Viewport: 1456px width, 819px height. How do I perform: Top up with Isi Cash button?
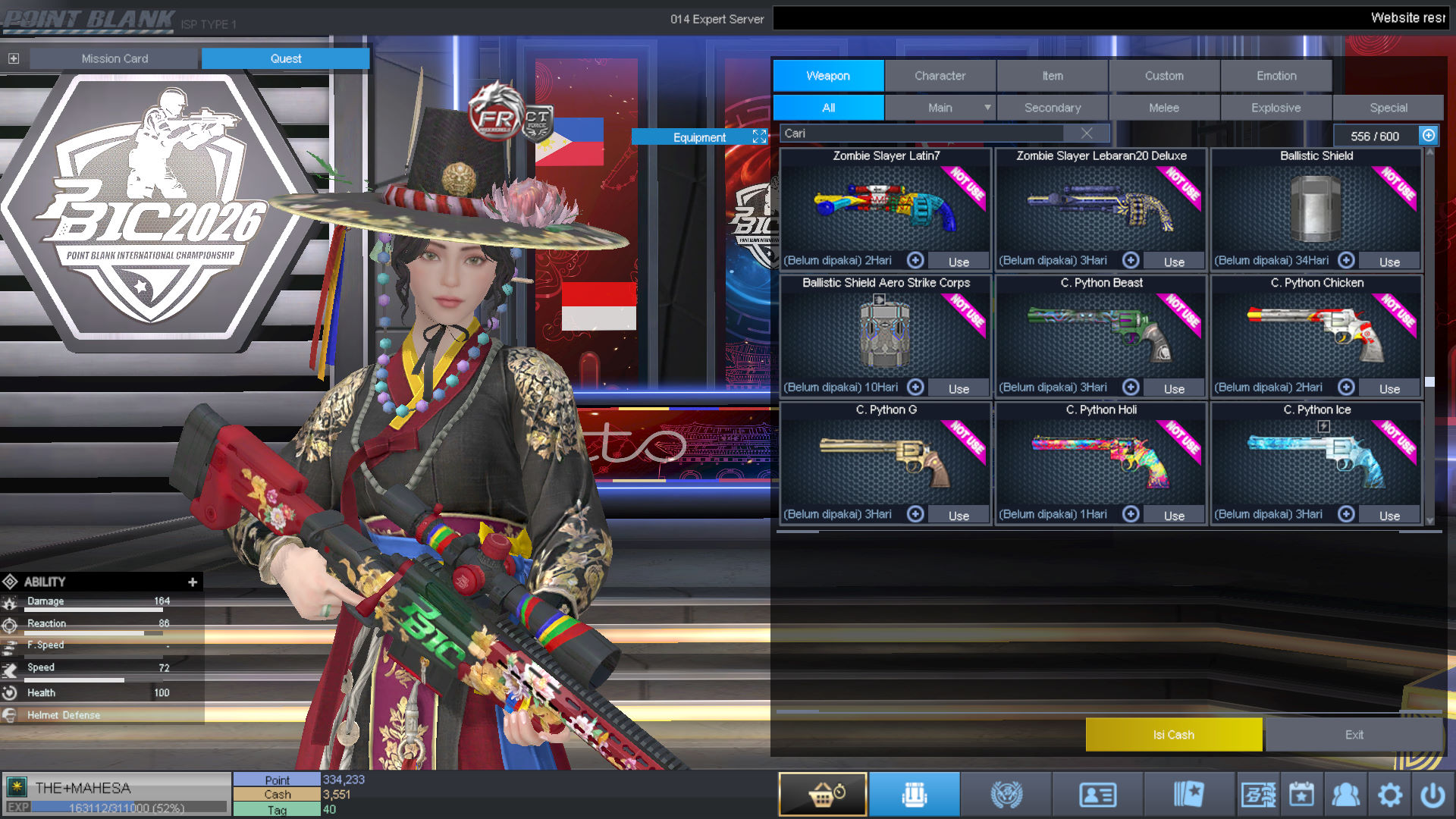pyautogui.click(x=1173, y=735)
